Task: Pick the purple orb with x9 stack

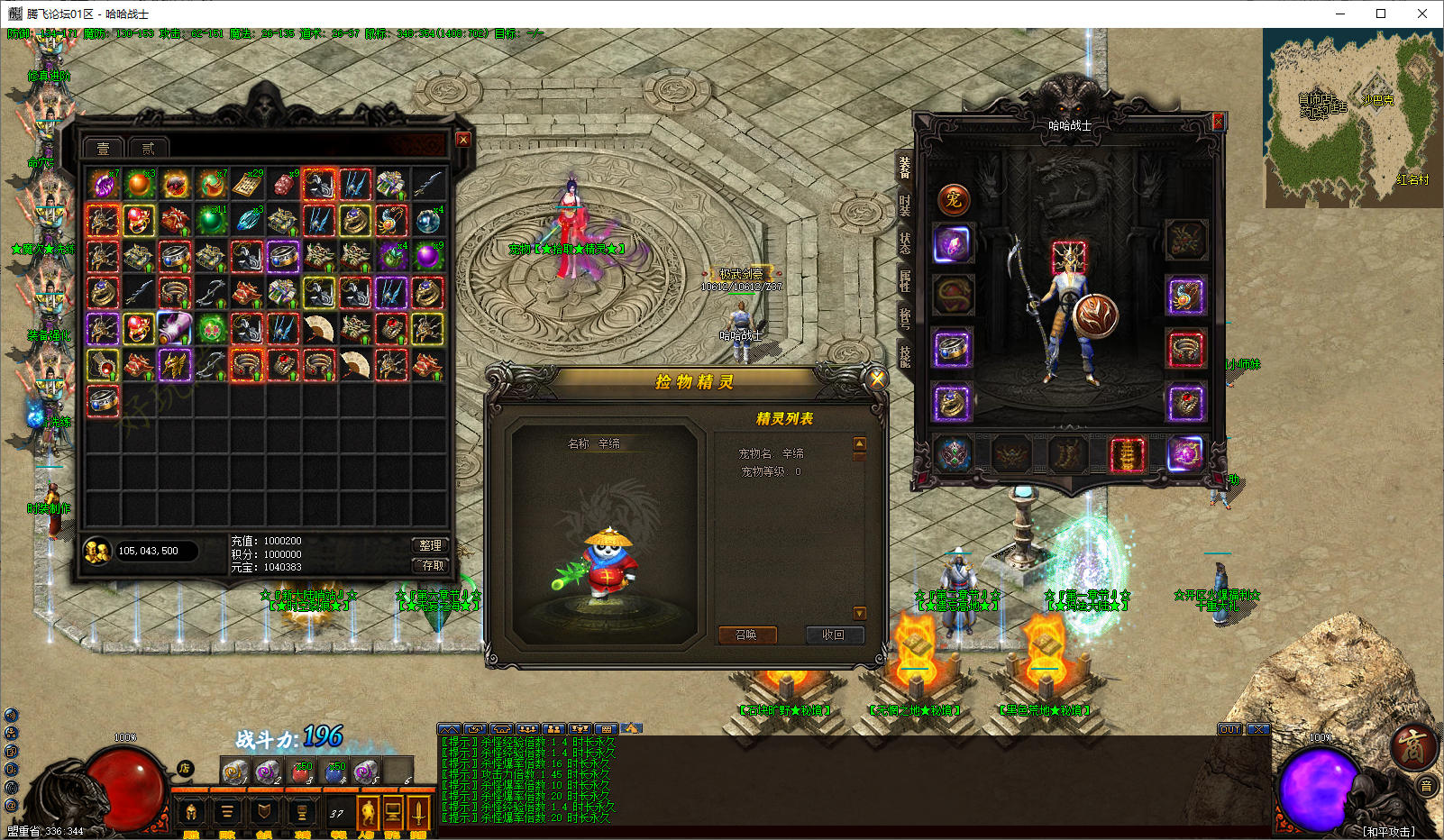Action: 427,257
